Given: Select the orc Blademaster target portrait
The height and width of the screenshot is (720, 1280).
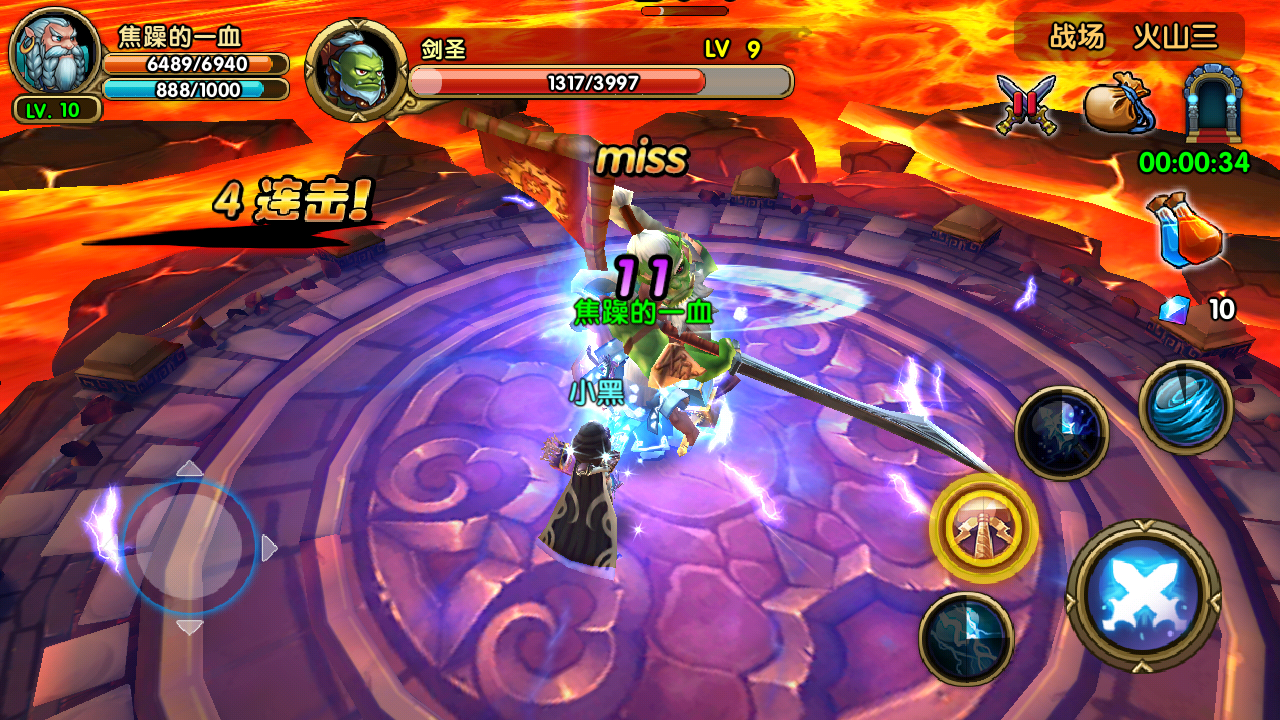Looking at the screenshot, I should tap(356, 71).
